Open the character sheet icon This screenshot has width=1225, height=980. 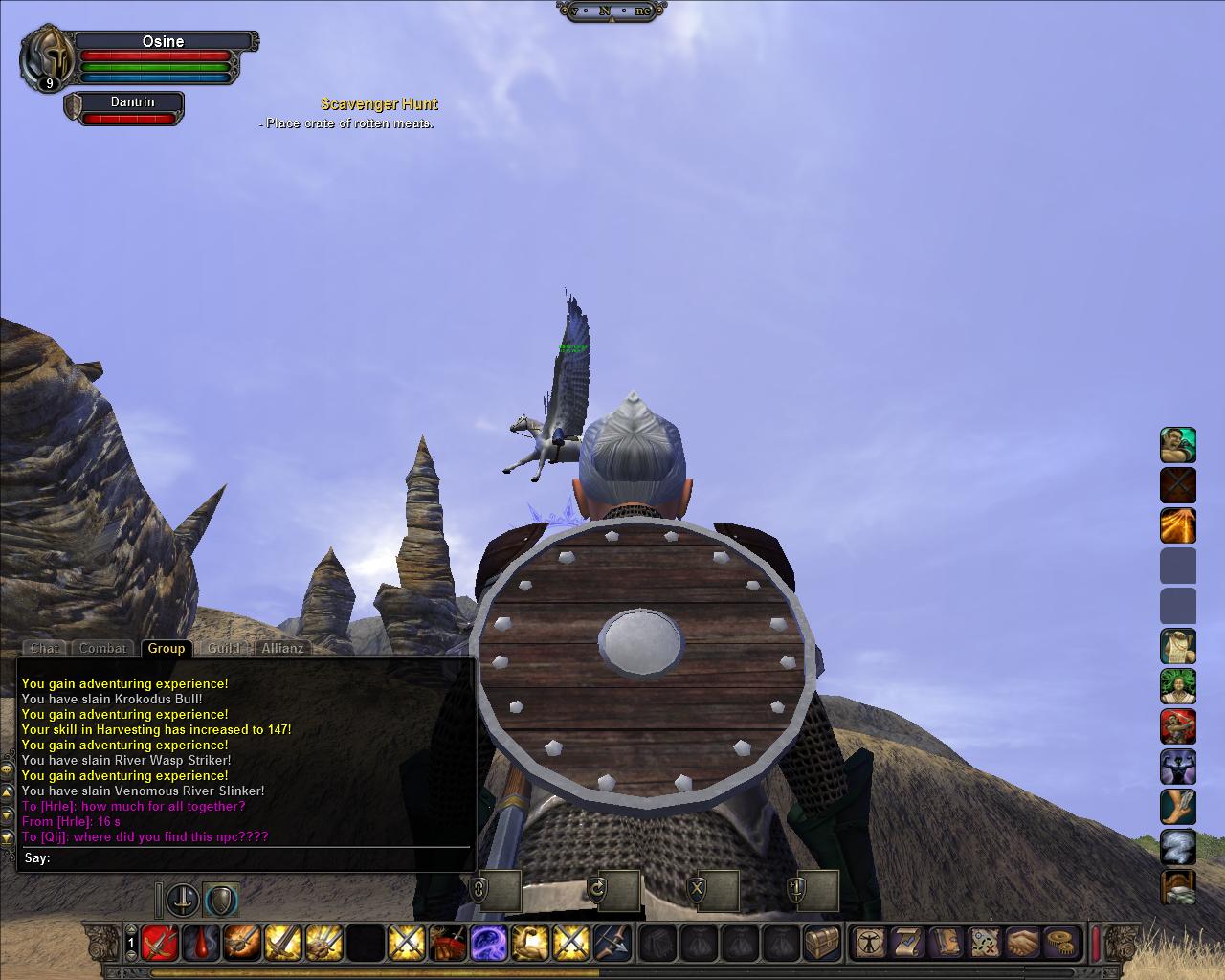tap(869, 943)
